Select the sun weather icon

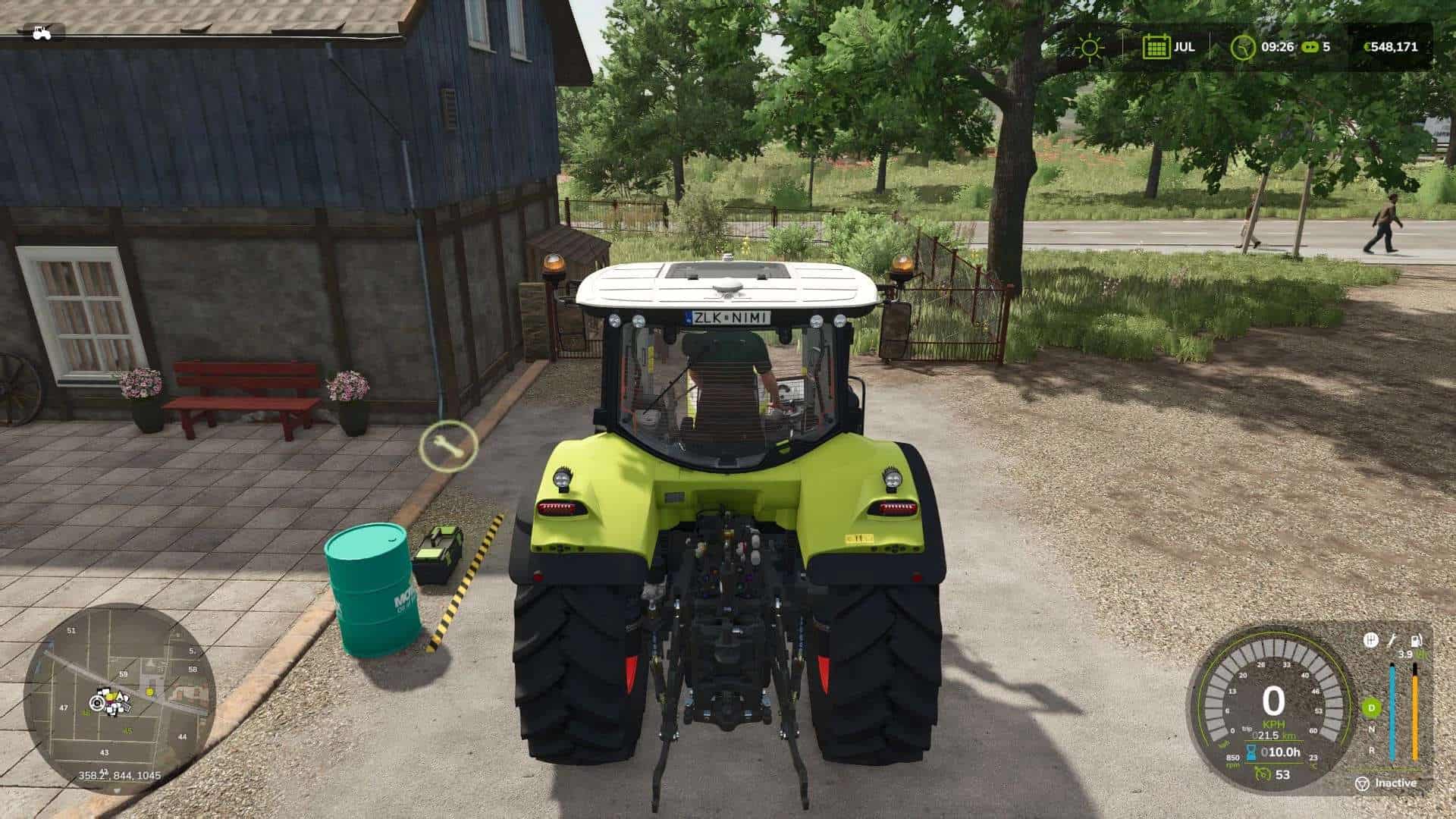click(x=1090, y=47)
